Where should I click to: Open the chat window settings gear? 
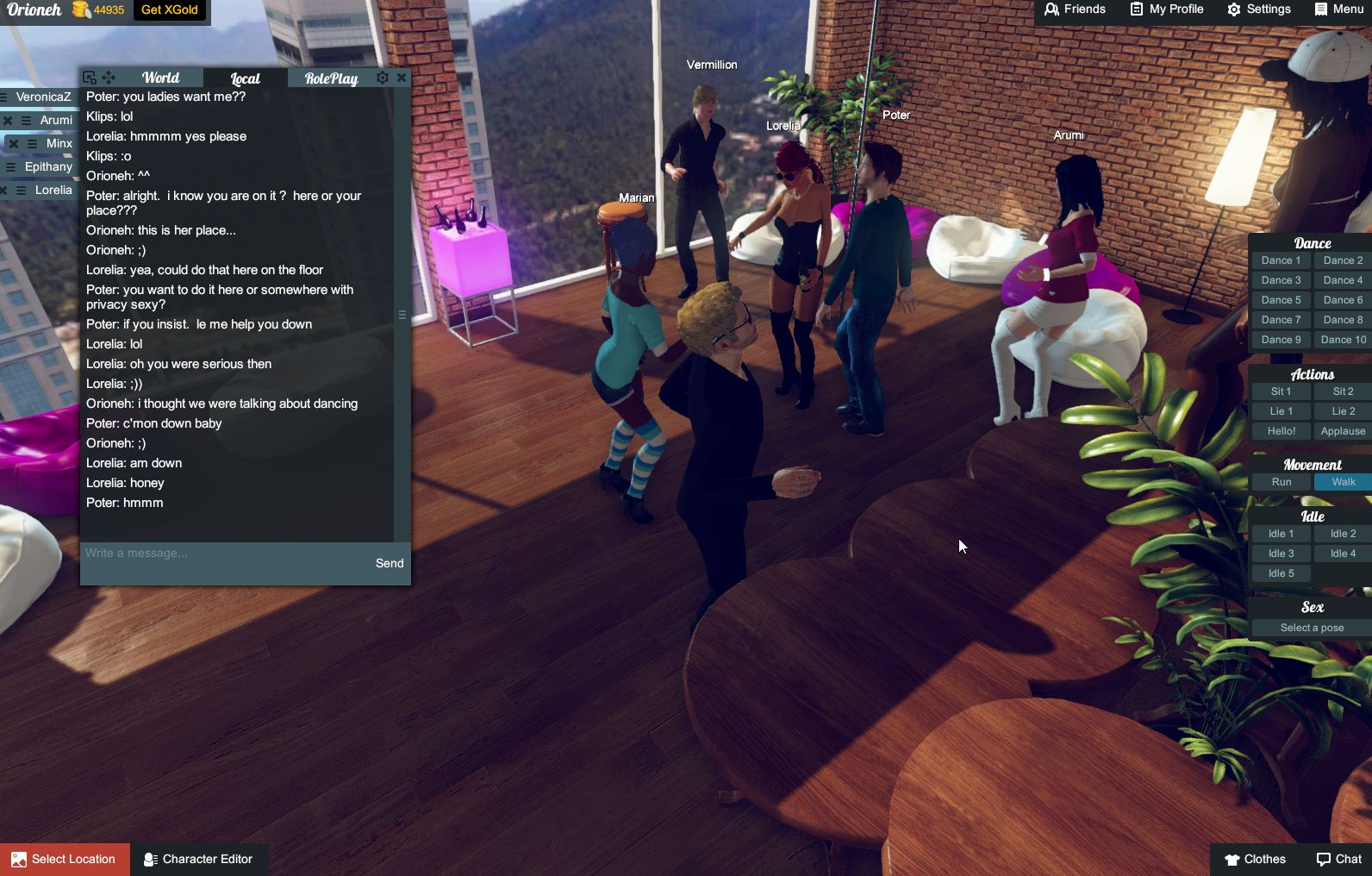[382, 78]
